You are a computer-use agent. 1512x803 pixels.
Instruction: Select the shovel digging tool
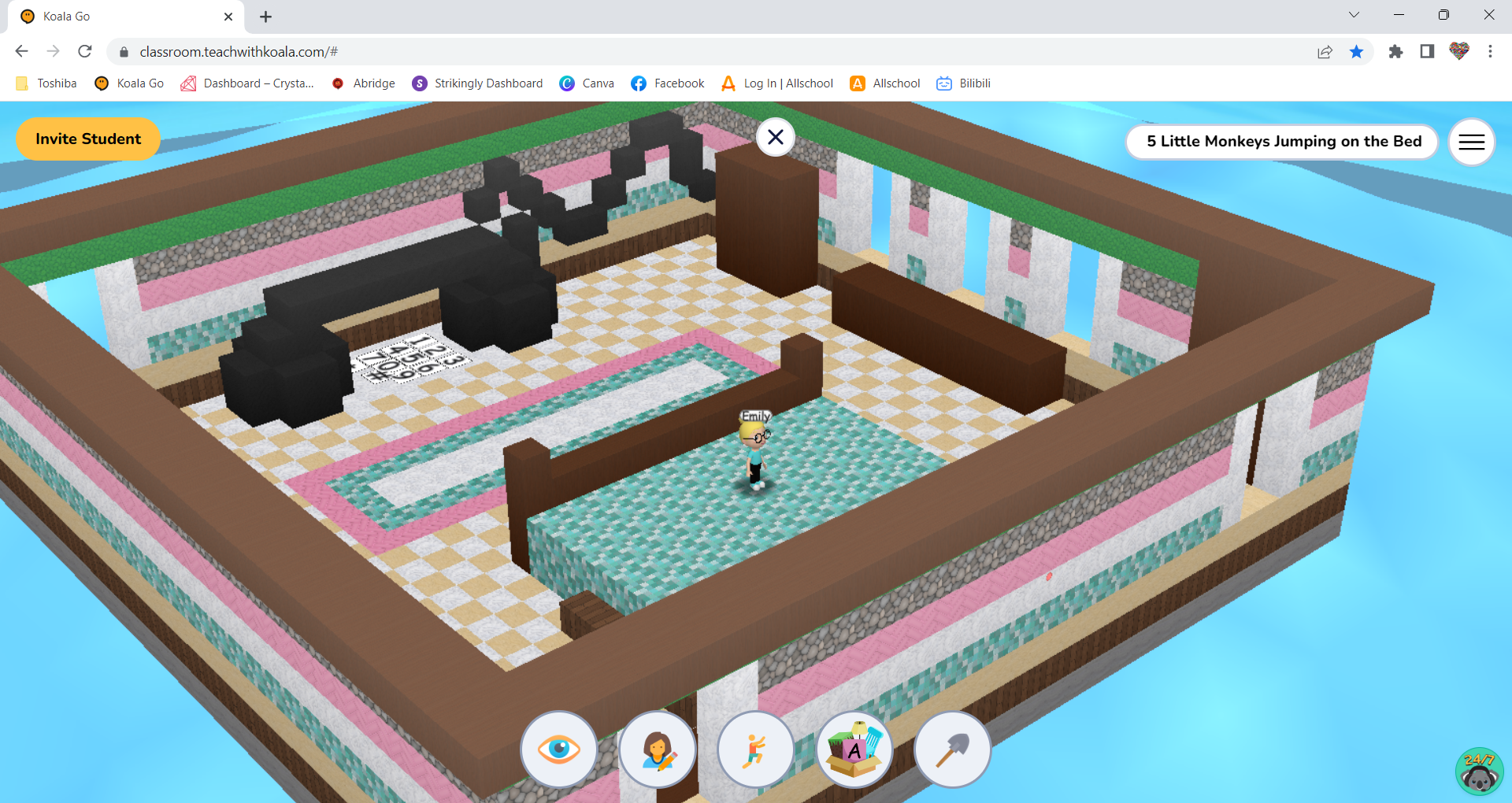(x=952, y=749)
